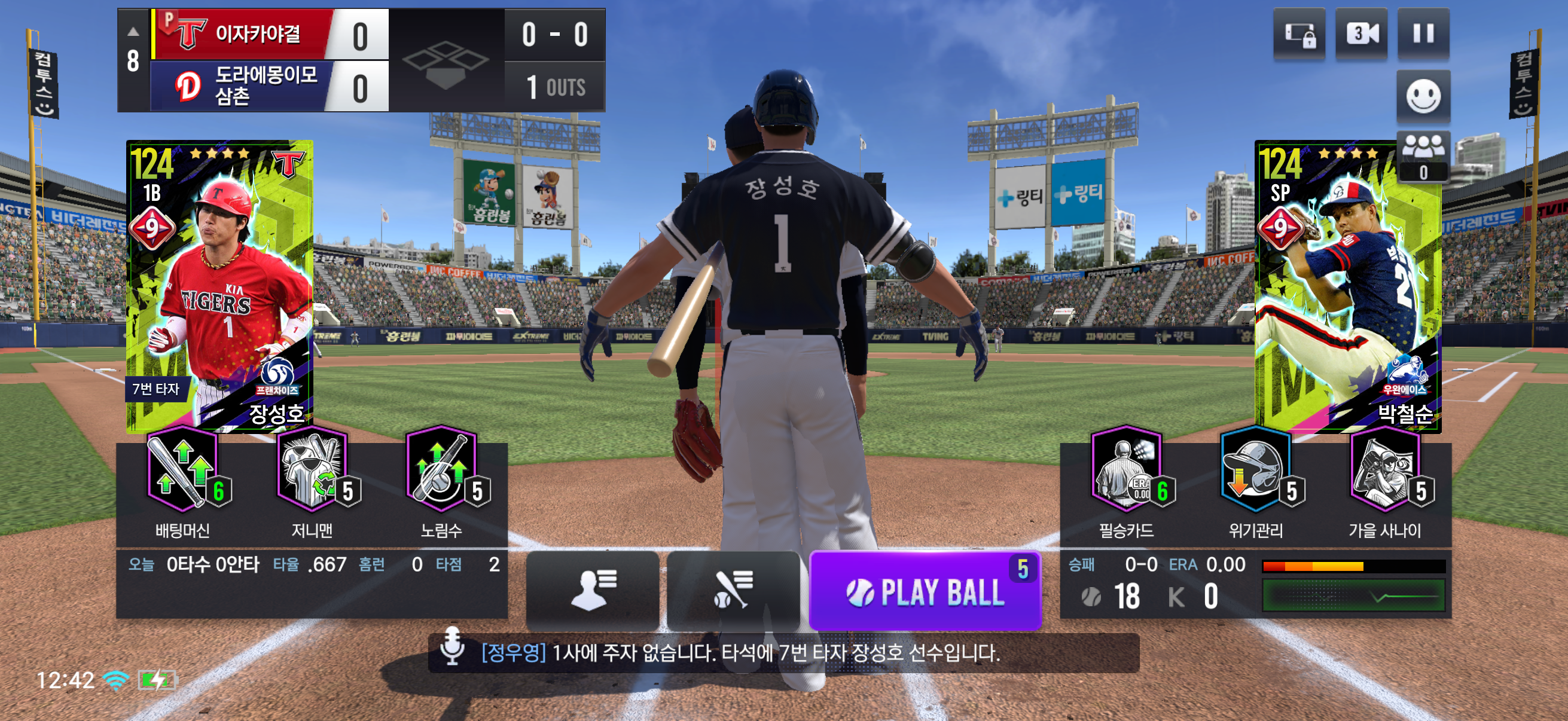Pause the game

1423,34
